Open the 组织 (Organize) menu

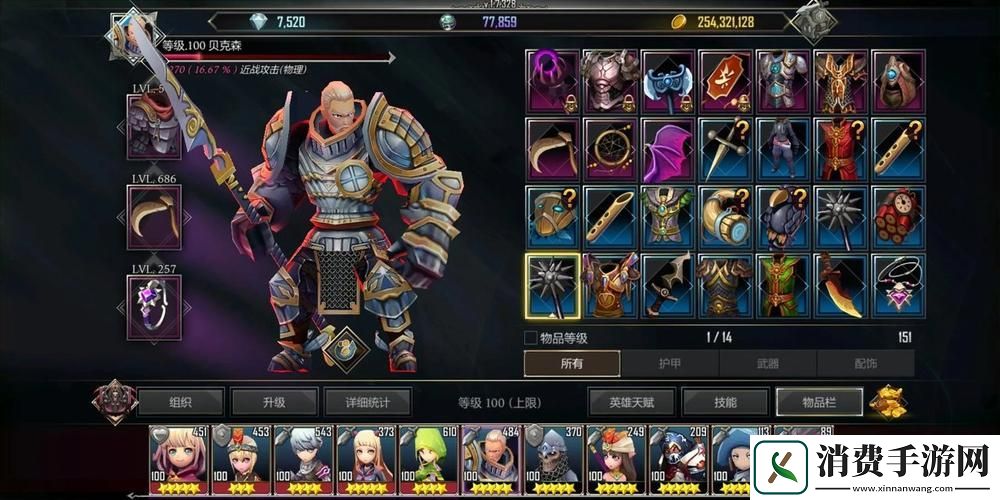(x=180, y=402)
